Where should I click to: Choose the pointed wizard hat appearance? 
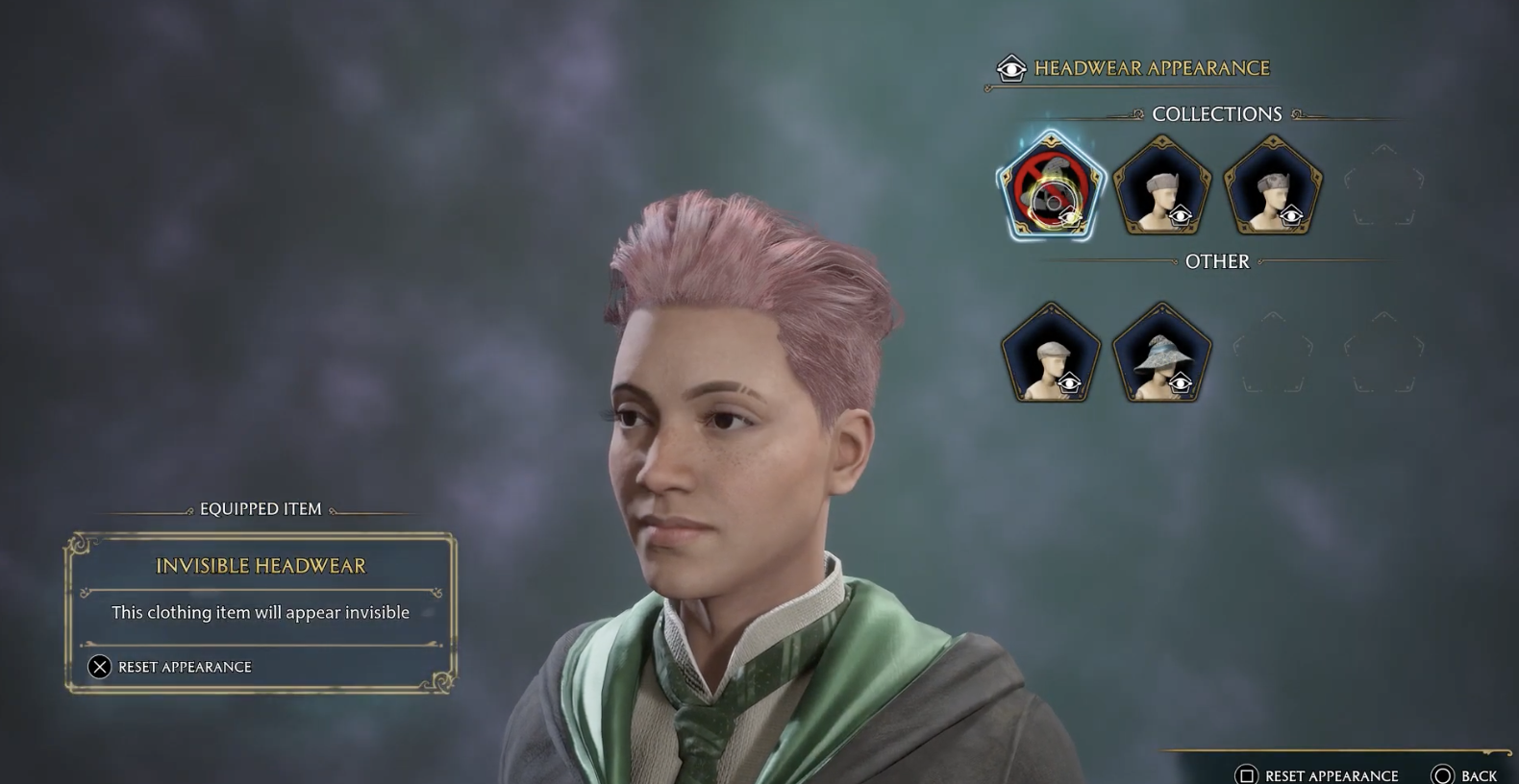1162,354
